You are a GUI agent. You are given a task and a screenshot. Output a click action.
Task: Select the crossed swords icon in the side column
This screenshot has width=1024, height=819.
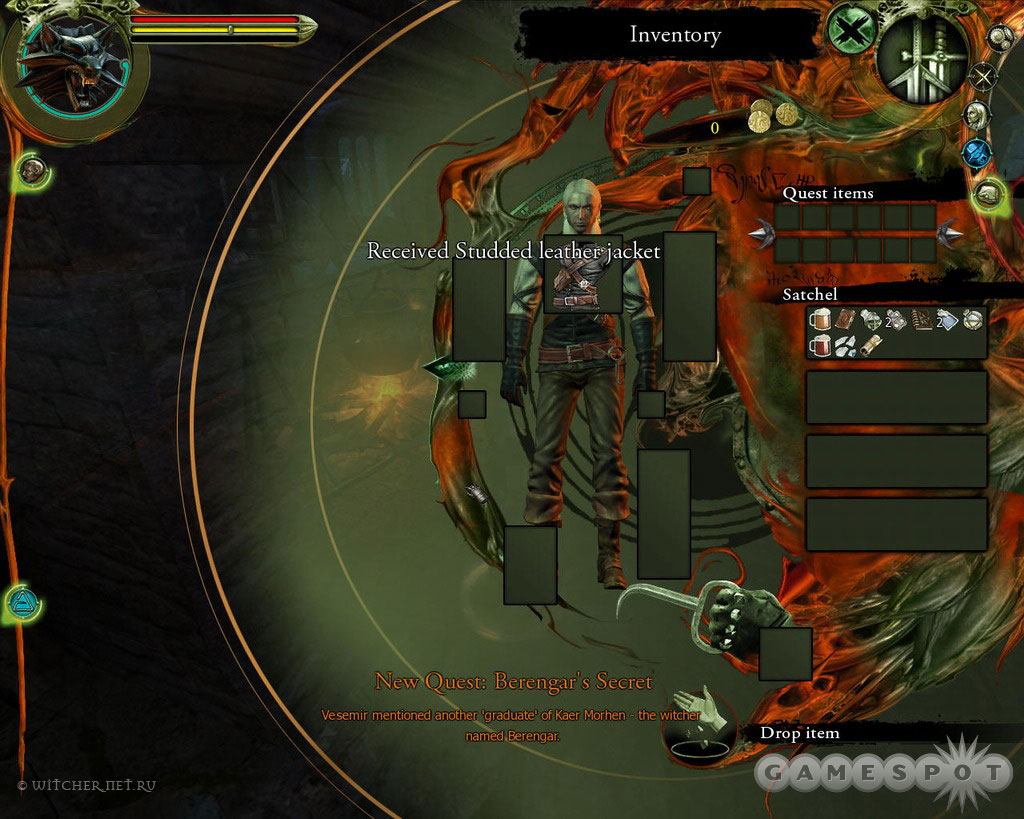[985, 76]
